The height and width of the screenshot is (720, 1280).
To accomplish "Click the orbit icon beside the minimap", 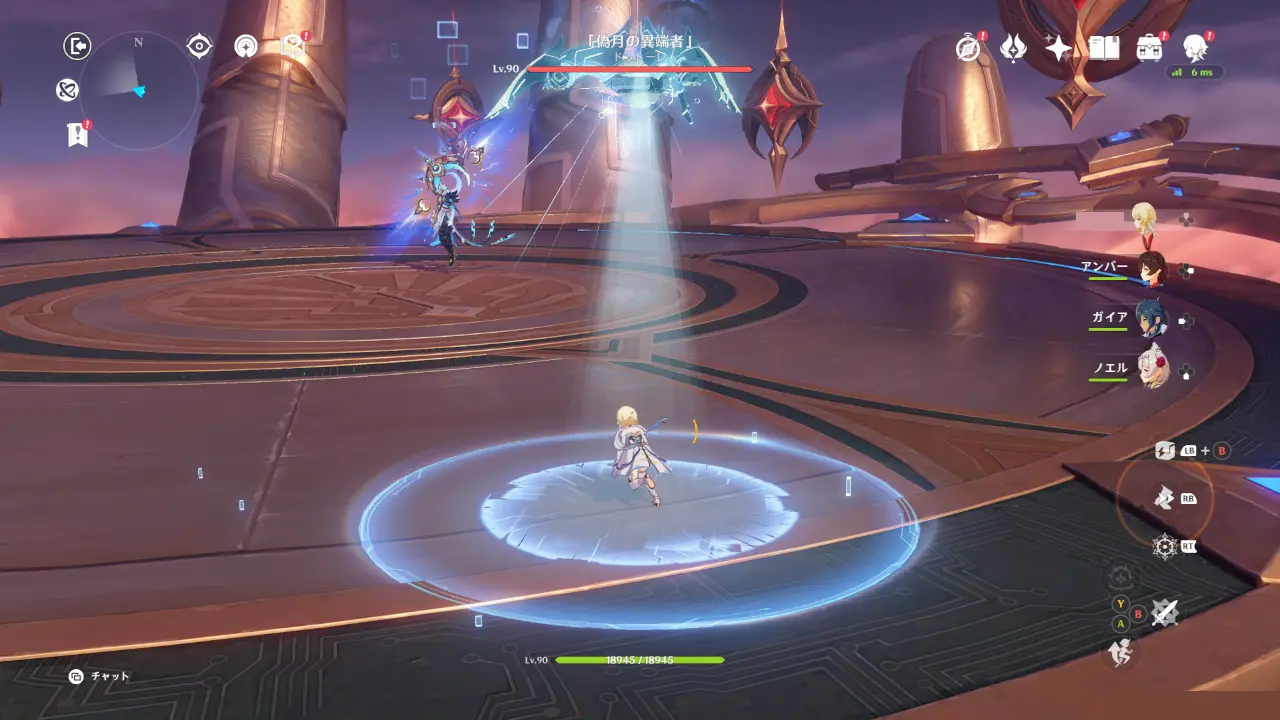I will [x=67, y=91].
